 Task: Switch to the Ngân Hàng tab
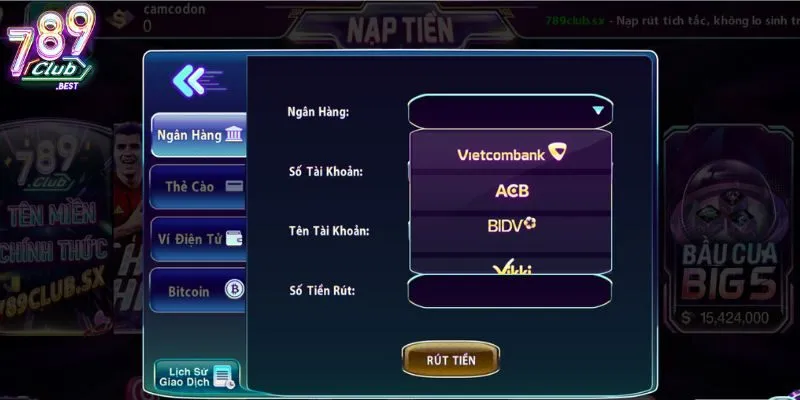point(198,135)
